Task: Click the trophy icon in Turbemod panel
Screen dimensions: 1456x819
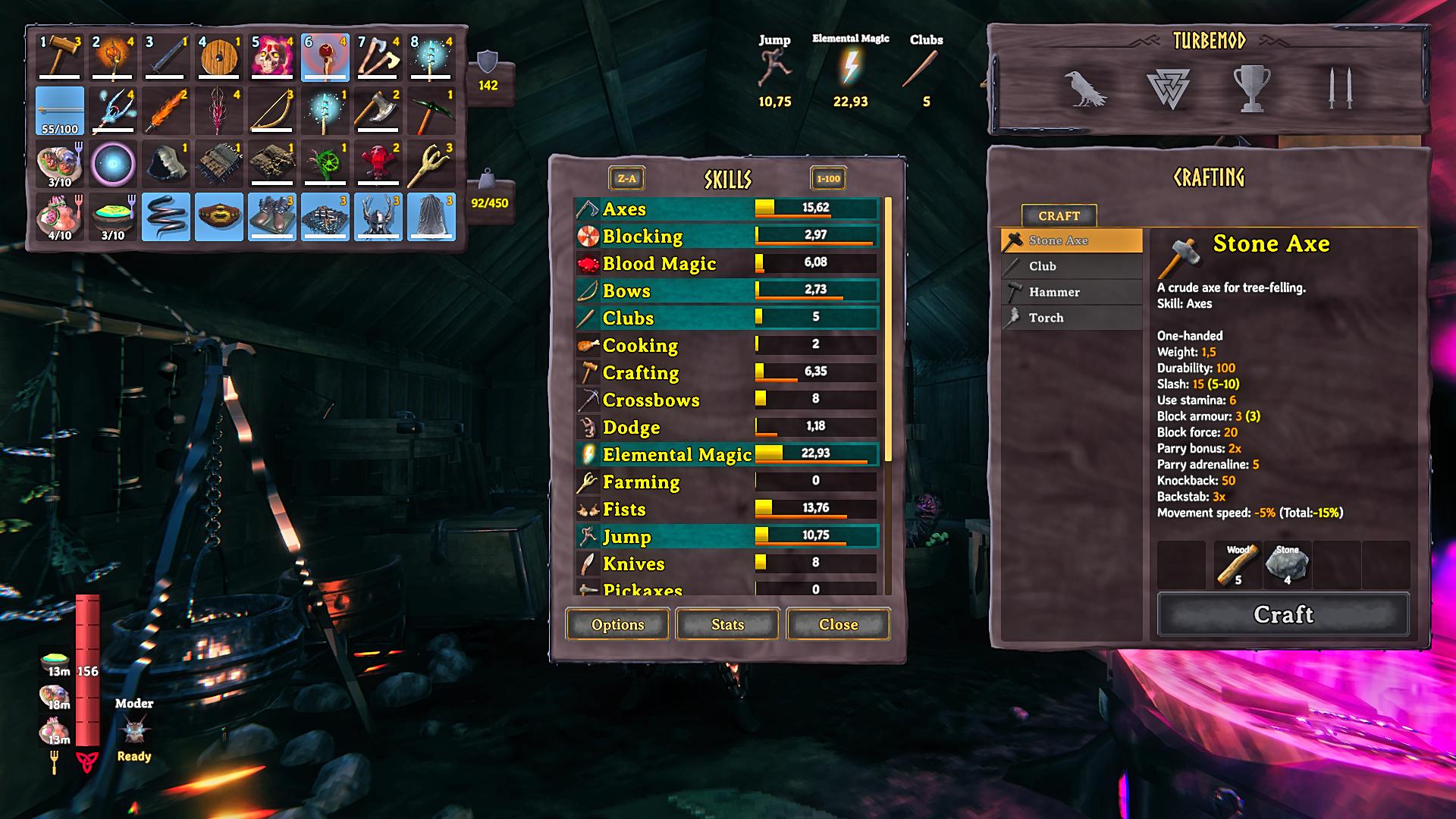Action: 1251,89
